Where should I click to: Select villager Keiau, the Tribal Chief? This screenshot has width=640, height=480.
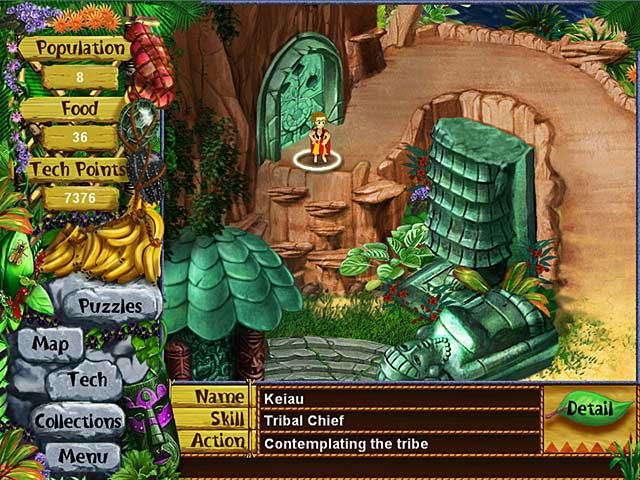point(318,141)
